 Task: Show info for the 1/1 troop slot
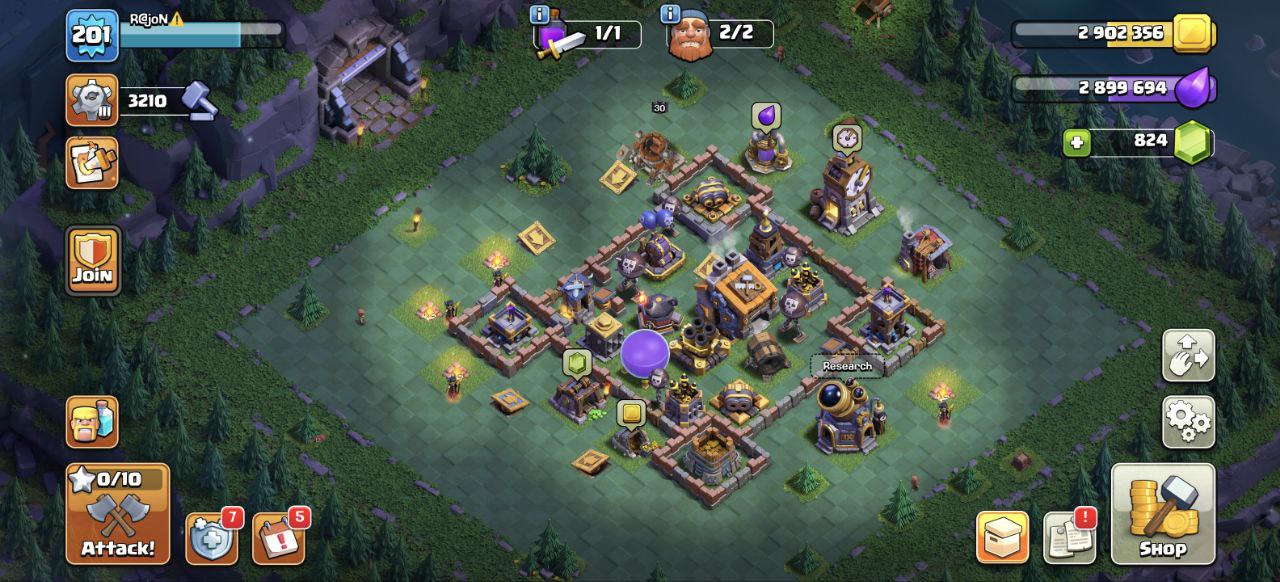540,15
